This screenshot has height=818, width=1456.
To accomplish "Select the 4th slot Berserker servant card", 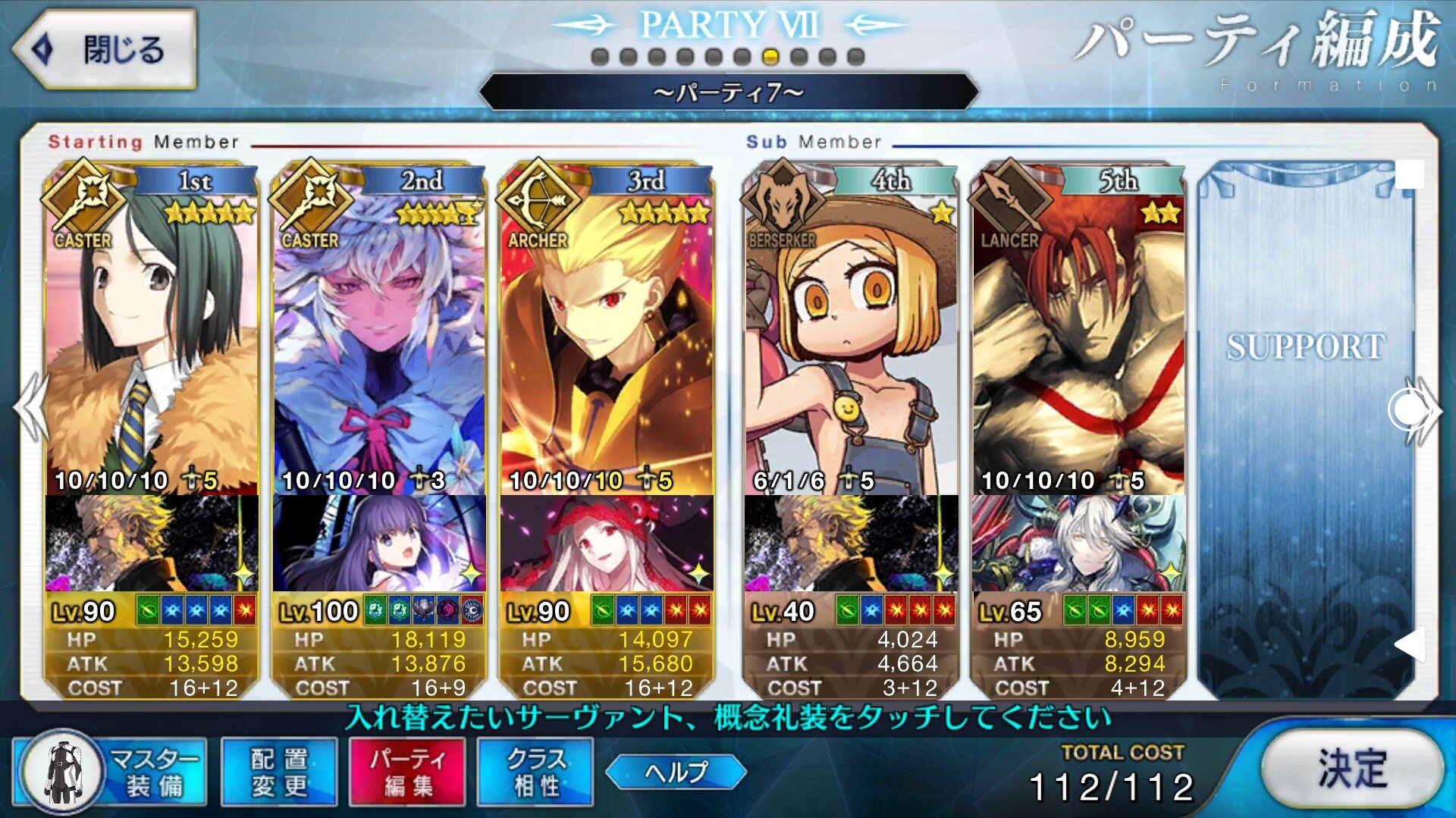I will [851, 334].
